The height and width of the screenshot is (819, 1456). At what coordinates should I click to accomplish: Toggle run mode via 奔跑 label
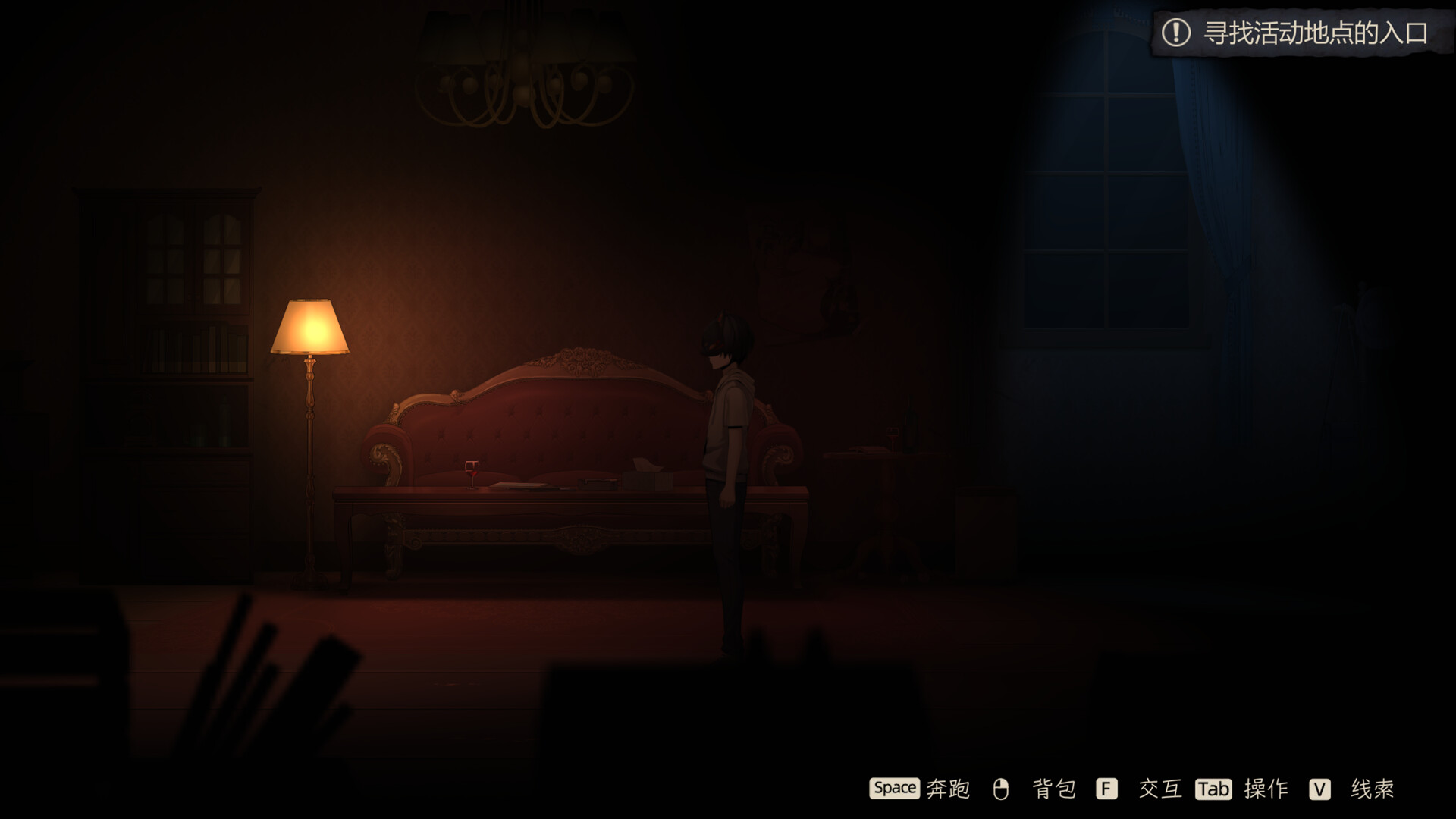(x=948, y=789)
